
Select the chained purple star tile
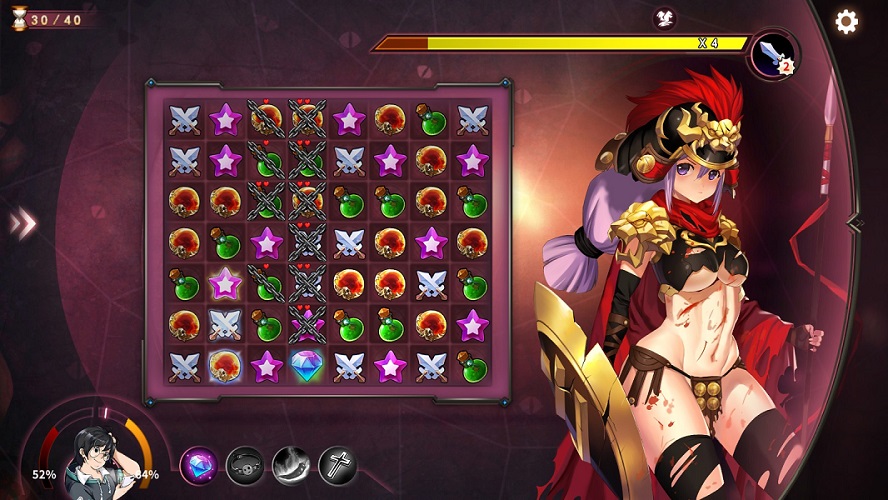[x=307, y=324]
